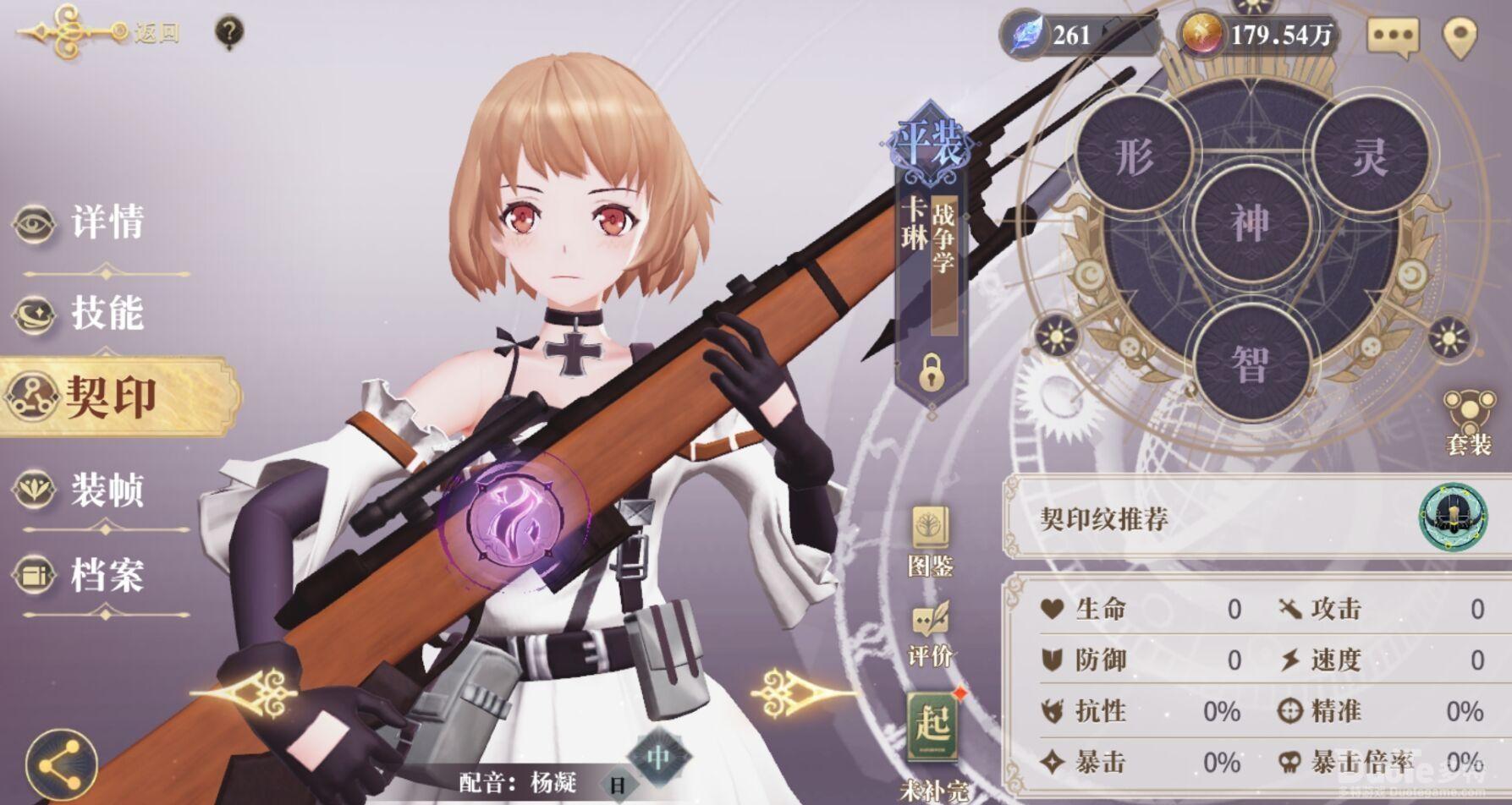The image size is (1512, 805).
Task: Select the 灵 sigil slot
Action: 1368,156
